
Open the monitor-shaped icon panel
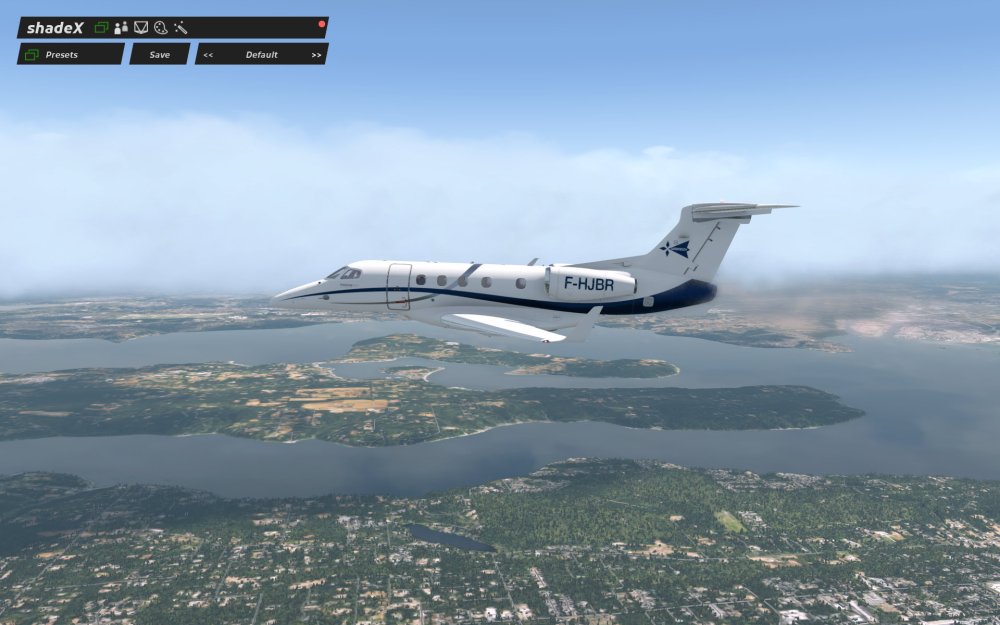141,27
